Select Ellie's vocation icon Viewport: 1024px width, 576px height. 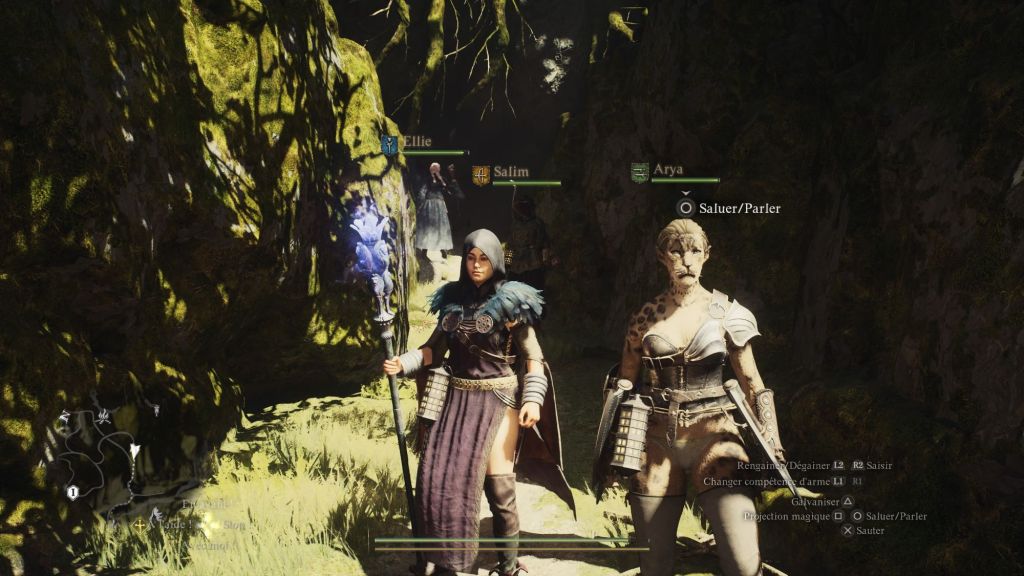(x=389, y=144)
